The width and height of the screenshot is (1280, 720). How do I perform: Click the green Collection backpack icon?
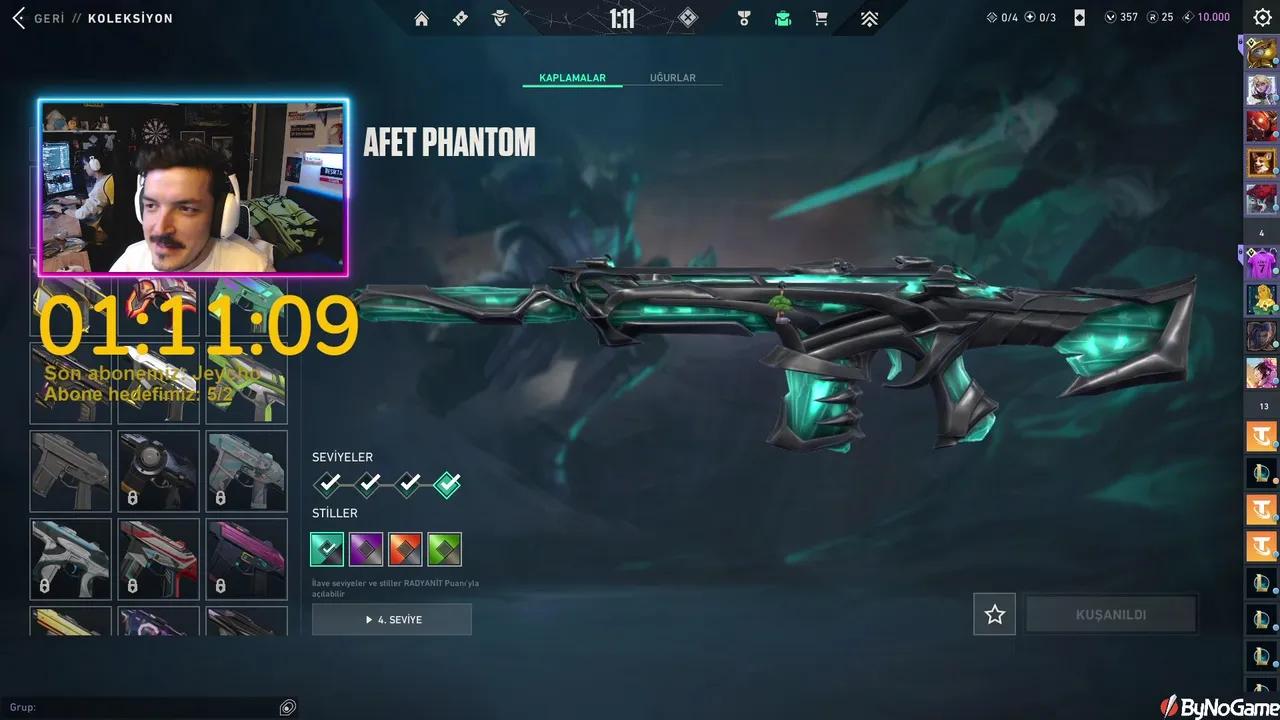(783, 18)
